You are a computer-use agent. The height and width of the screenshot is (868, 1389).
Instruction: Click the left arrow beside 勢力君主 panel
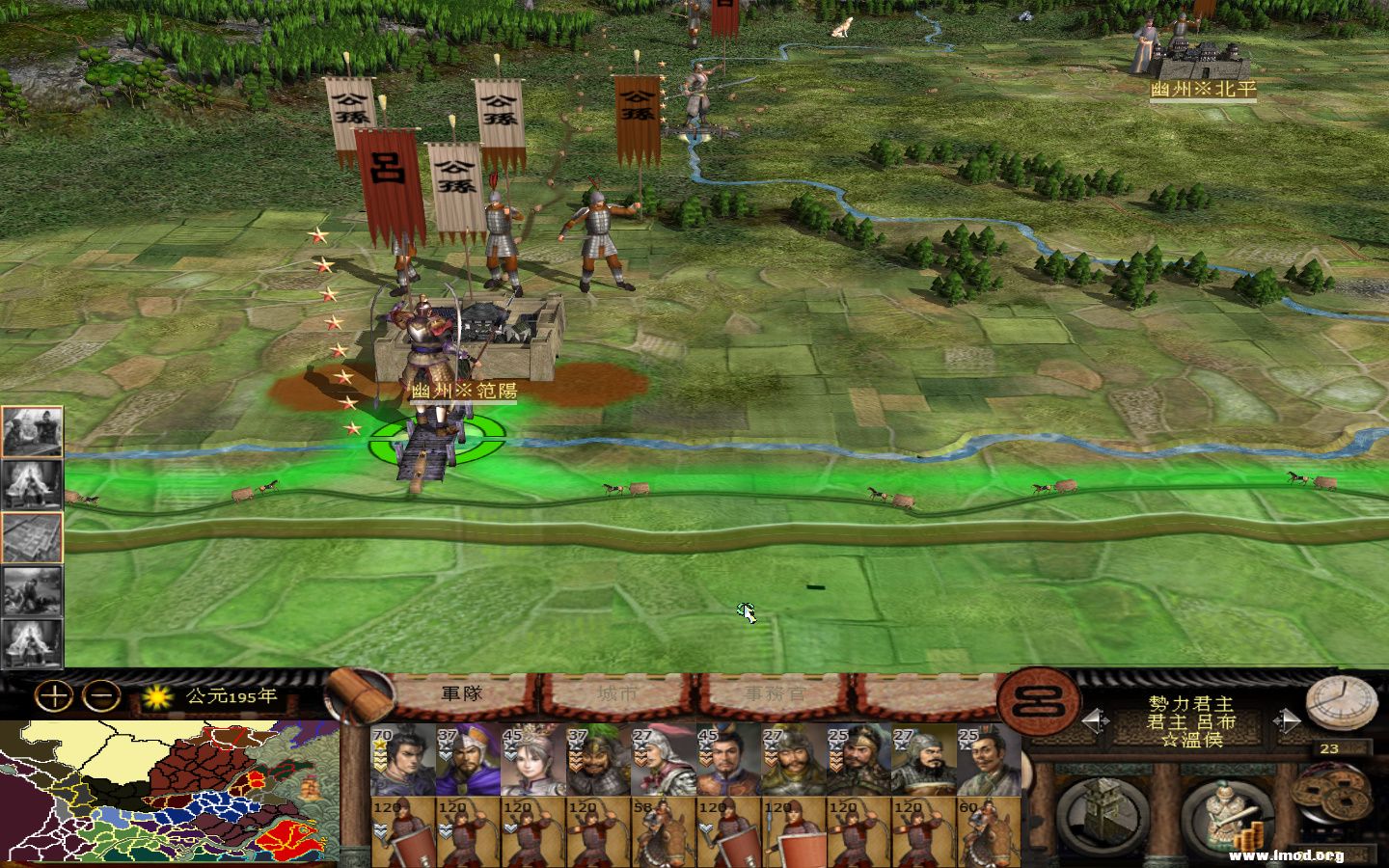(1097, 719)
